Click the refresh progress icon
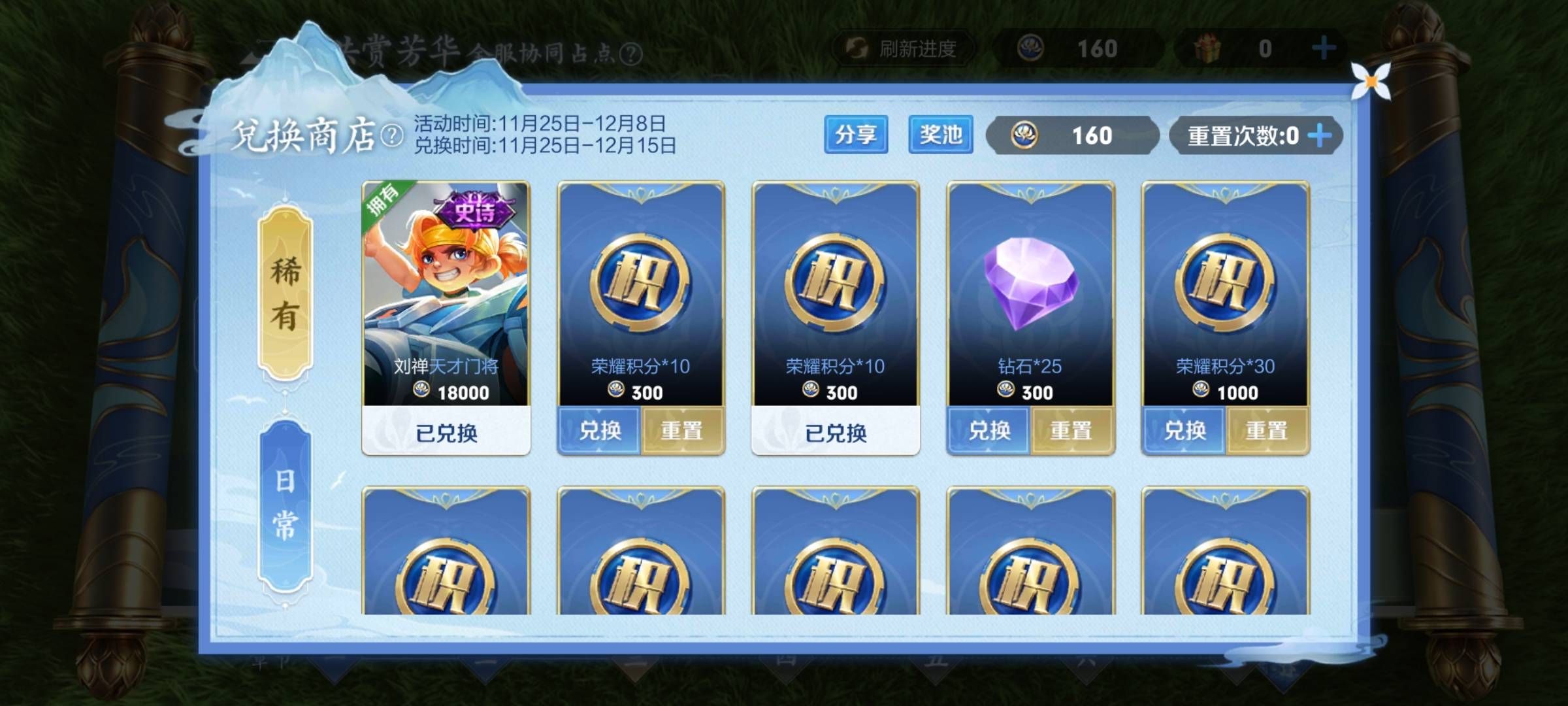The width and height of the screenshot is (1568, 706). pos(857,46)
